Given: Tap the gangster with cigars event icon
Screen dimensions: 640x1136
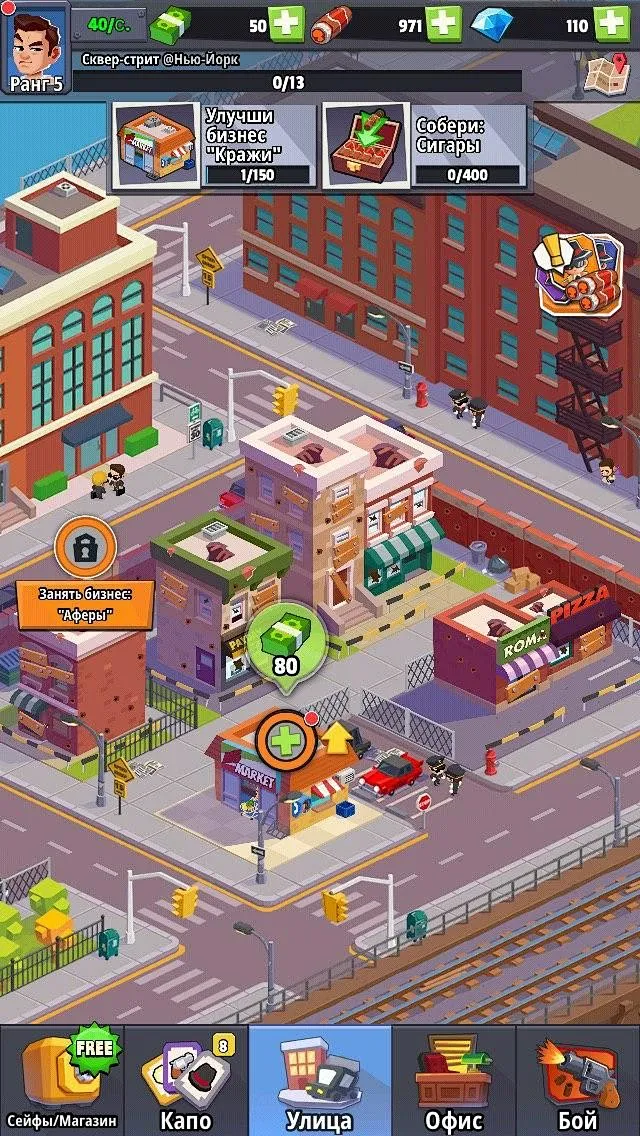Looking at the screenshot, I should [578, 273].
